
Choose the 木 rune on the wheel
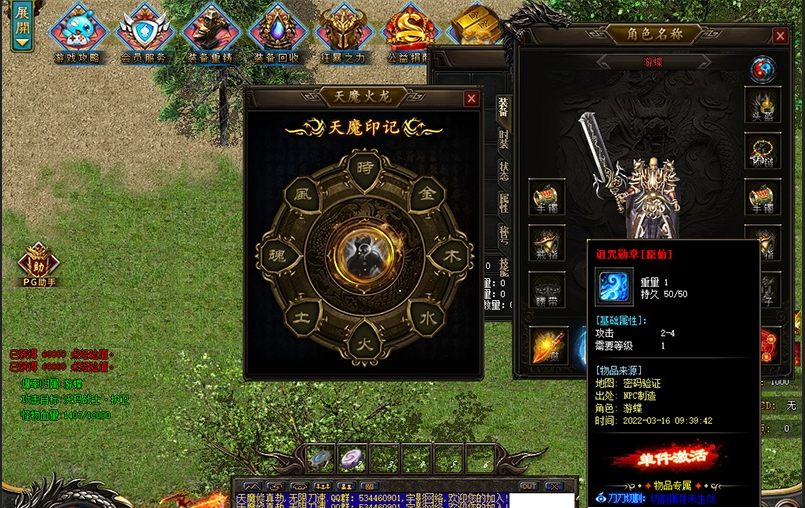[450, 256]
